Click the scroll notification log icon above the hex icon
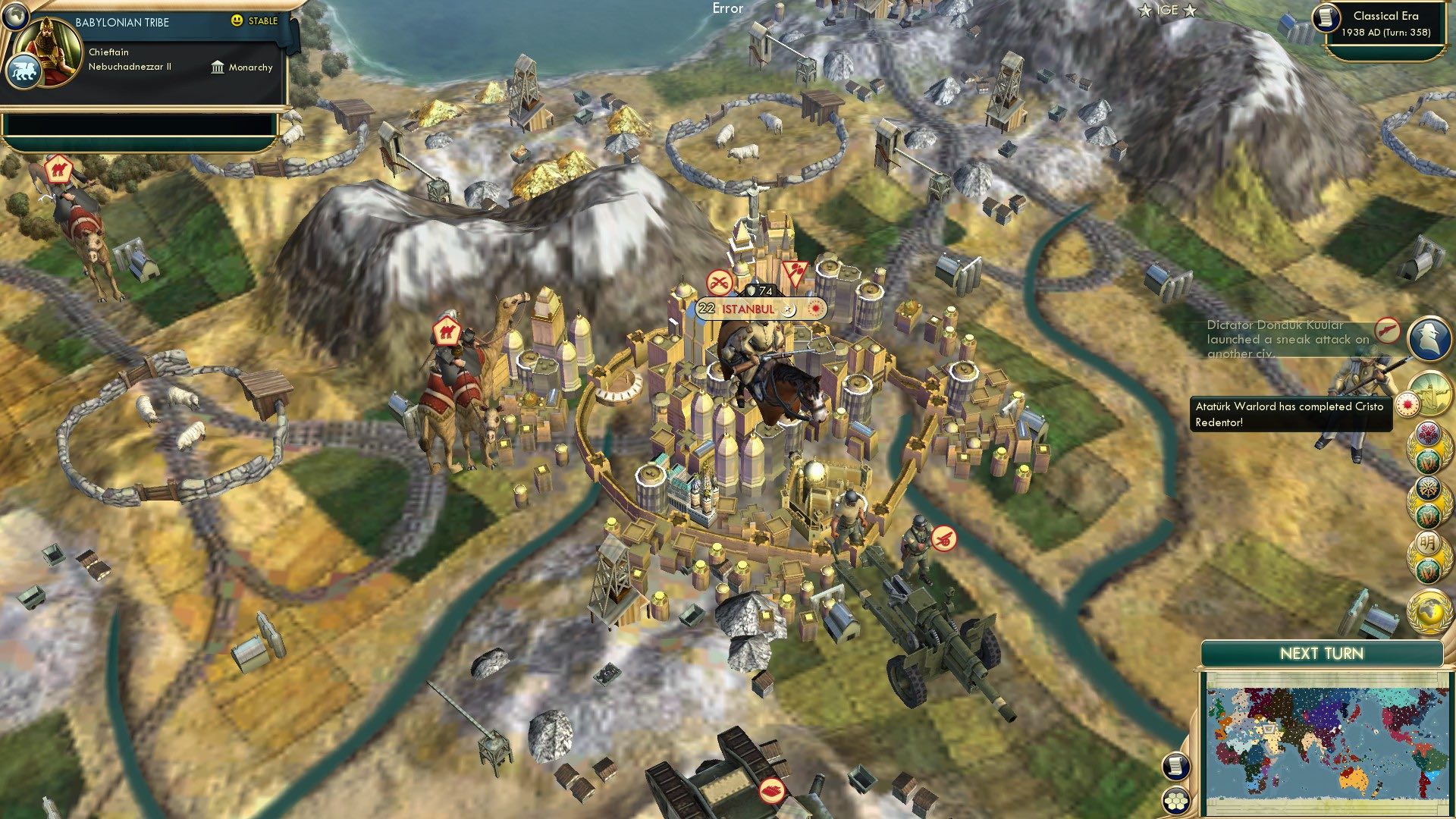1456x819 pixels. click(x=1175, y=765)
